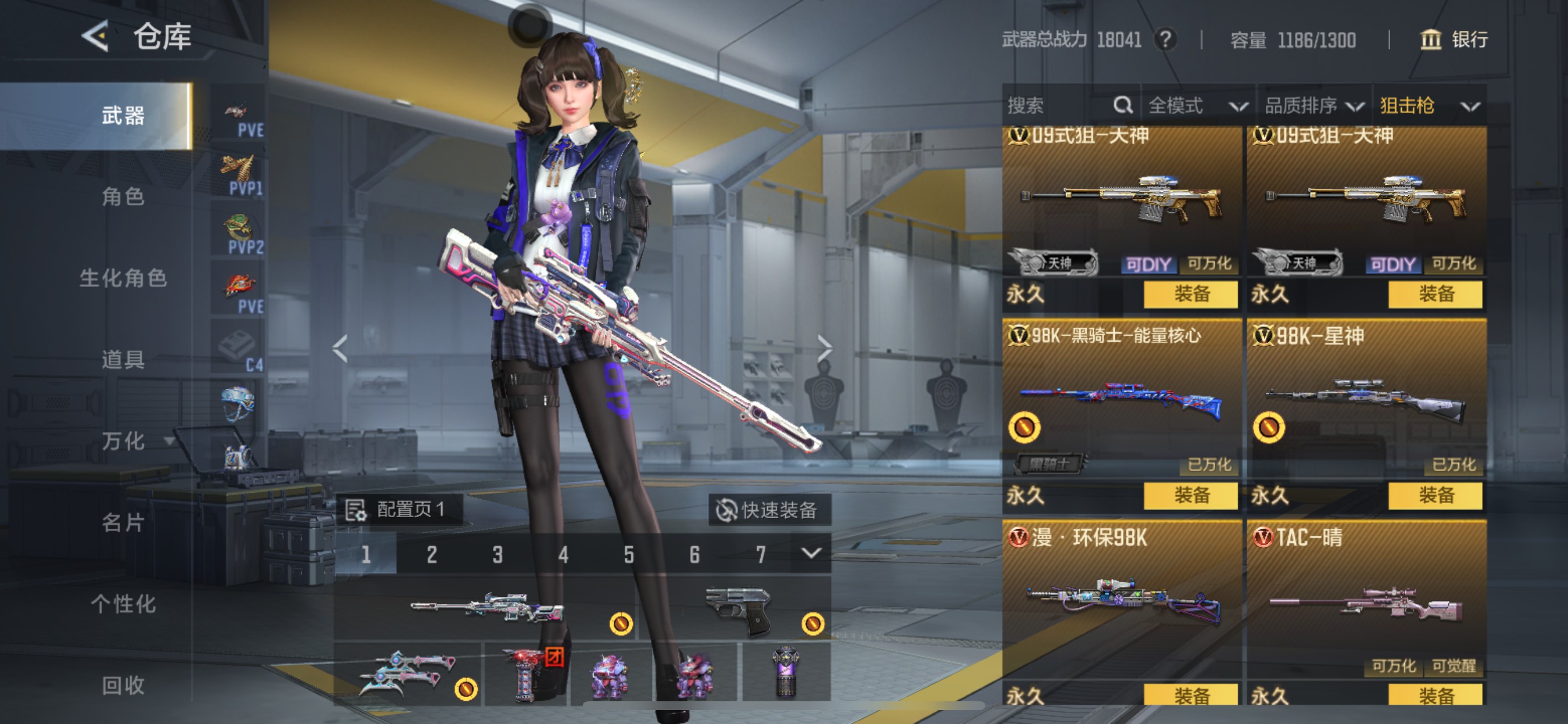Select the 道具 items tab

123,360
